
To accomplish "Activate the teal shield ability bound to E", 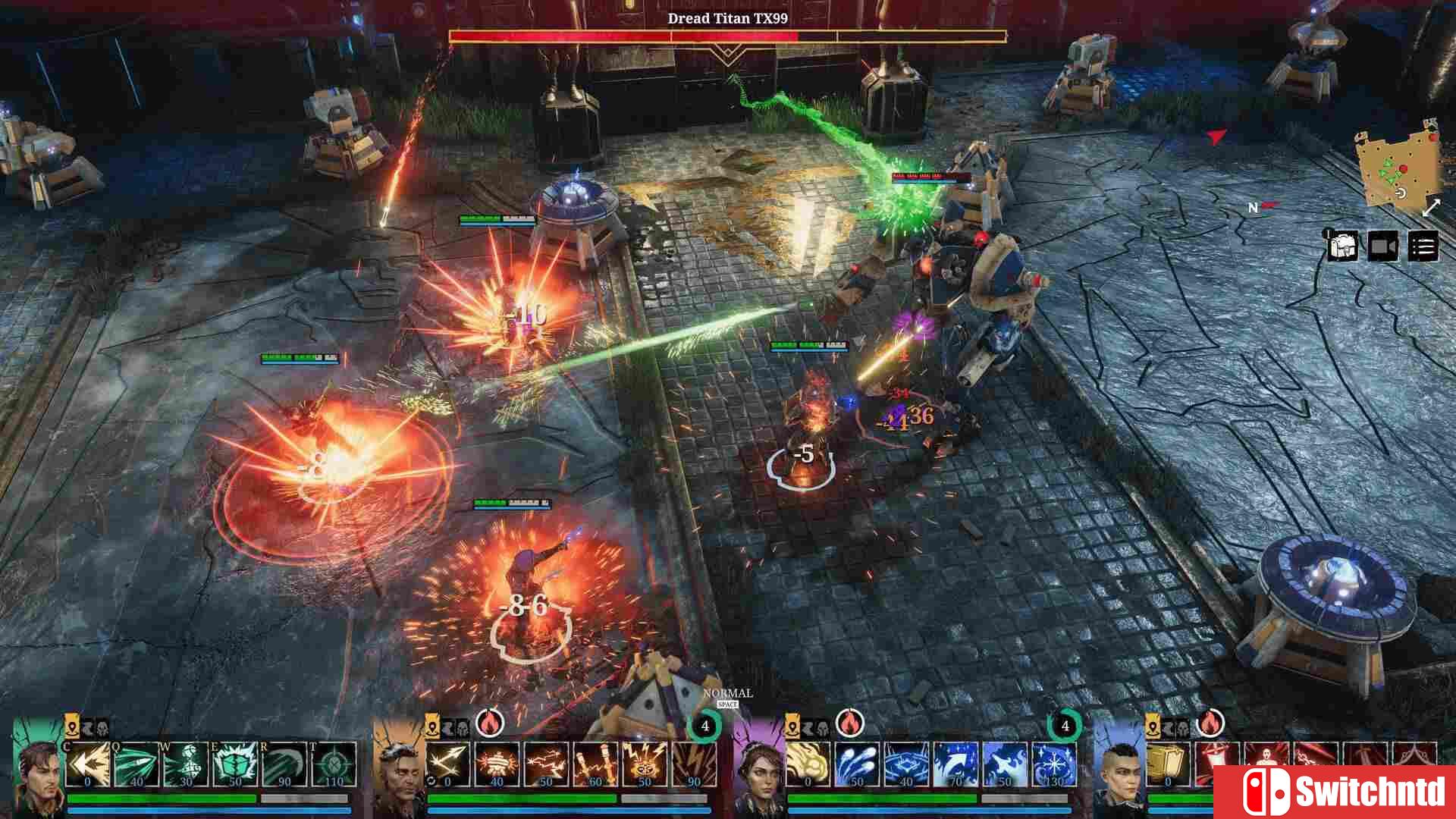I will click(x=233, y=764).
